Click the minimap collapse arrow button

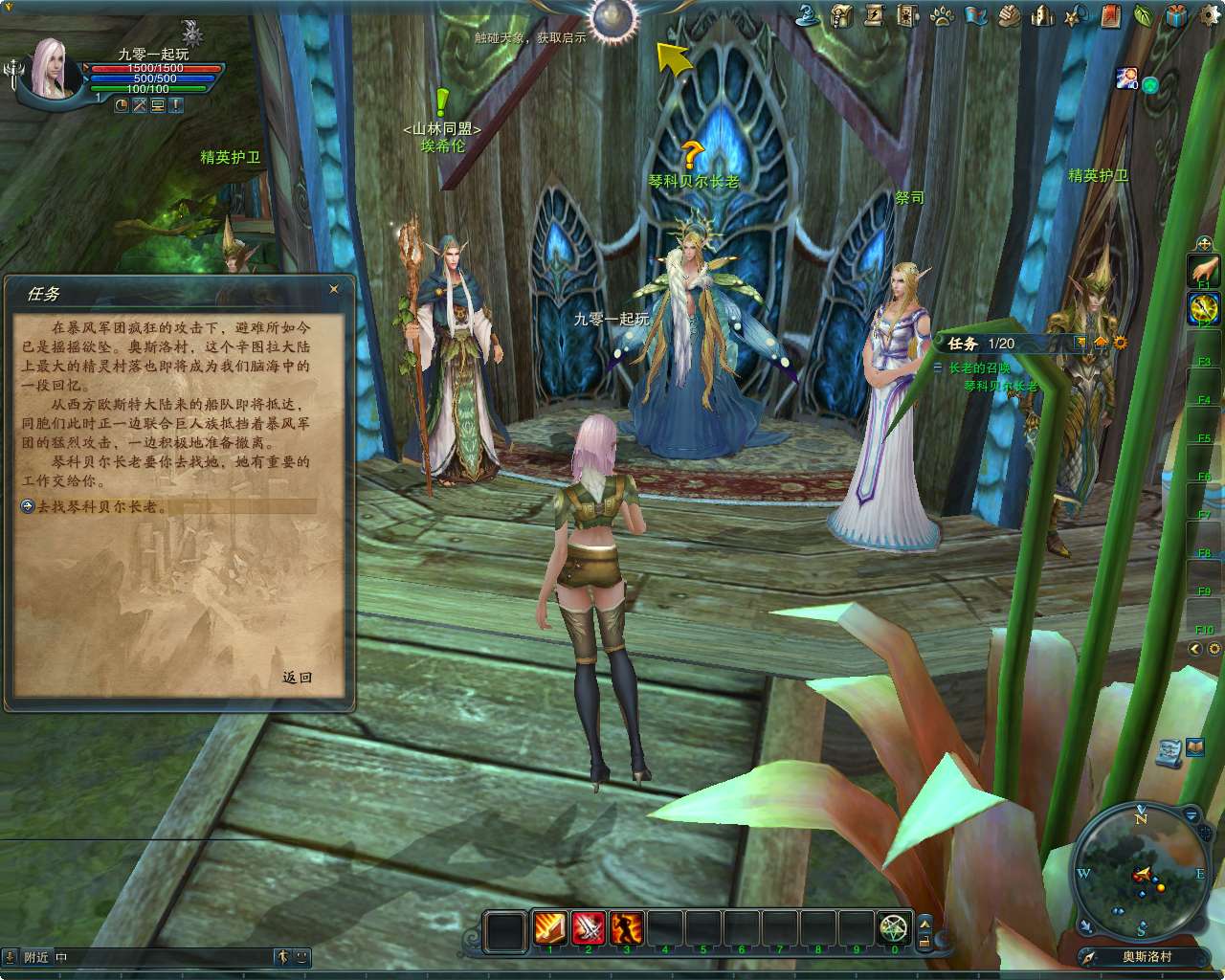pyautogui.click(x=1191, y=815)
